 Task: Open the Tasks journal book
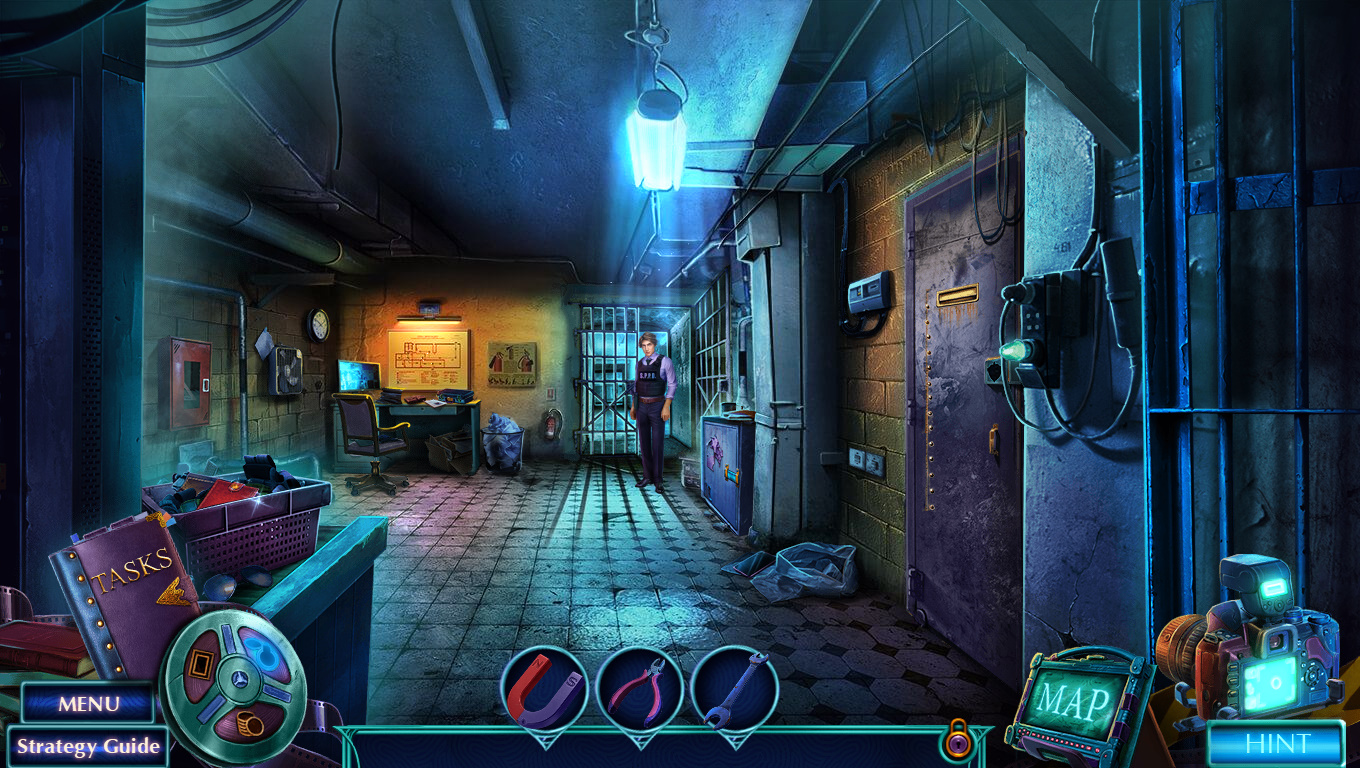(x=125, y=588)
